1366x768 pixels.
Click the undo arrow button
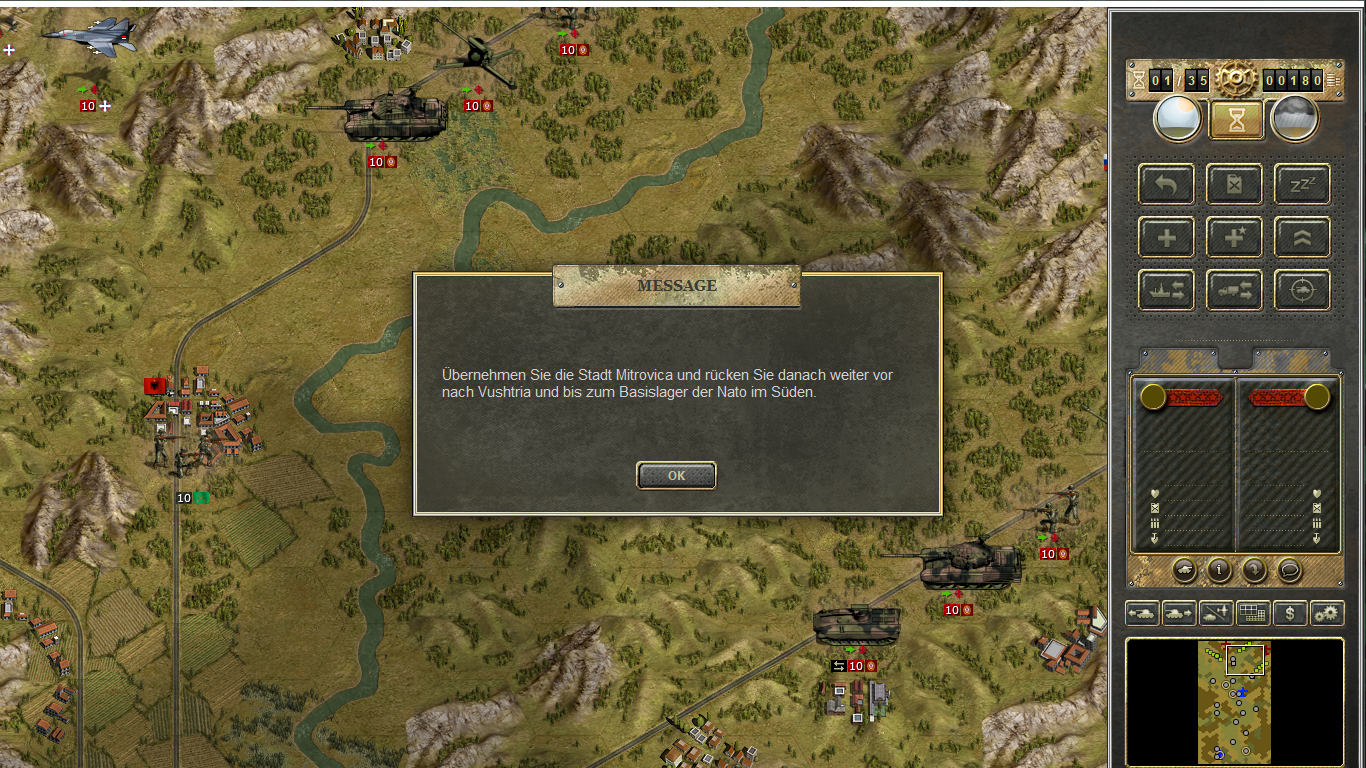(1166, 184)
